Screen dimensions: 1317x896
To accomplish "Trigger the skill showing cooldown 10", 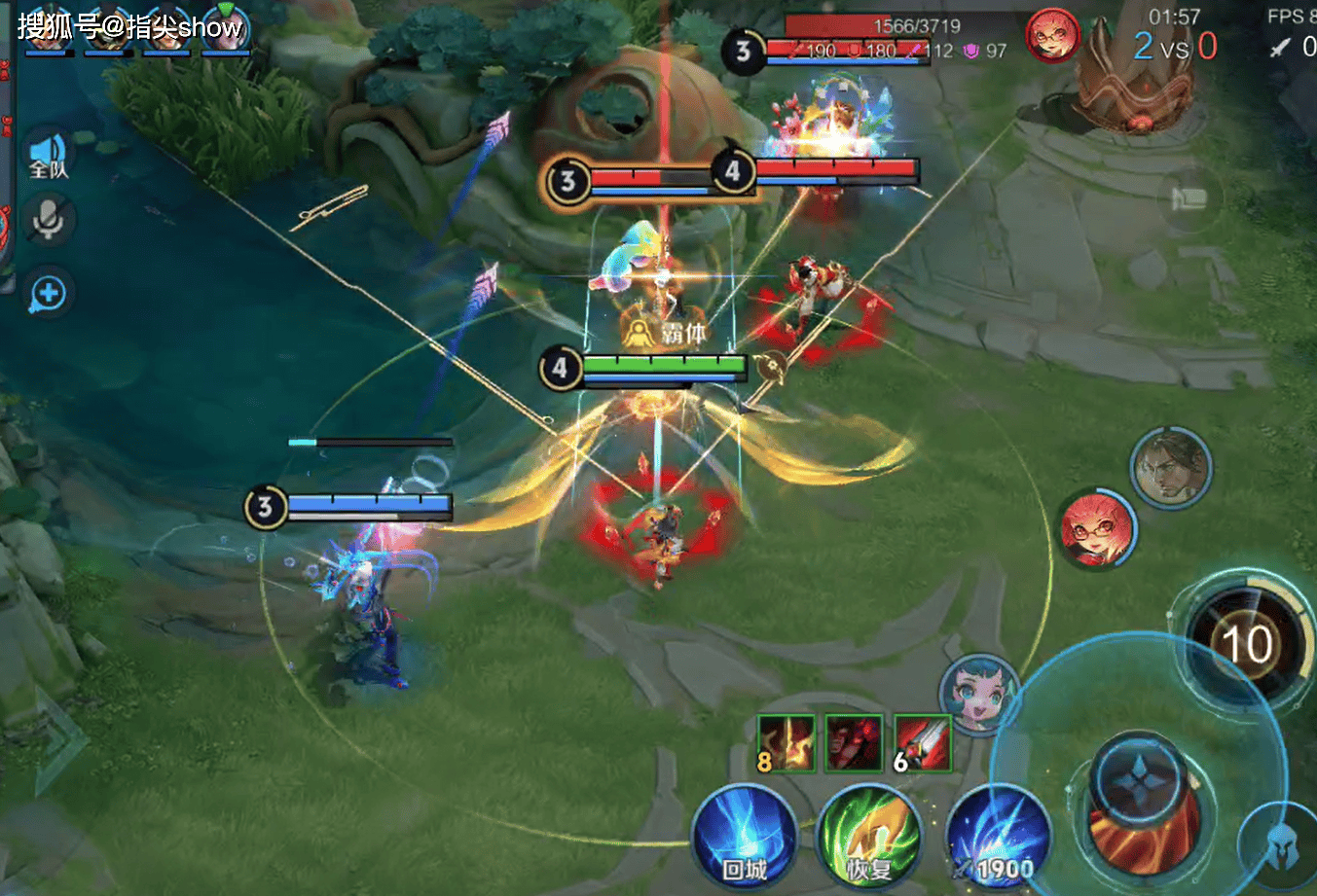I will click(x=1247, y=643).
